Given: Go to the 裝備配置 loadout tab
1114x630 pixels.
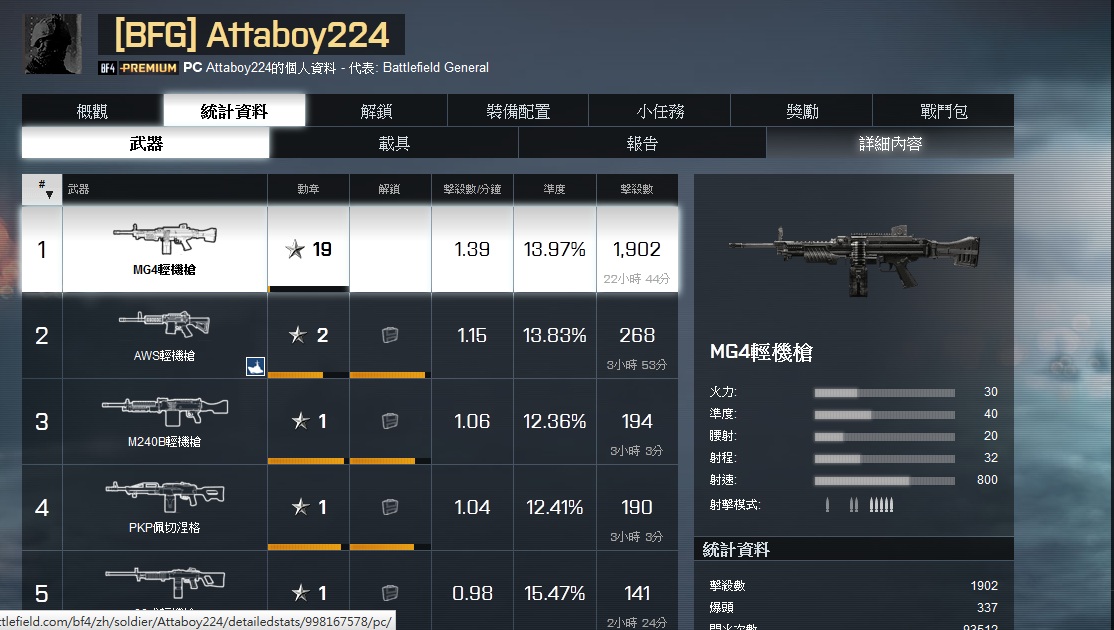Looking at the screenshot, I should click(518, 111).
